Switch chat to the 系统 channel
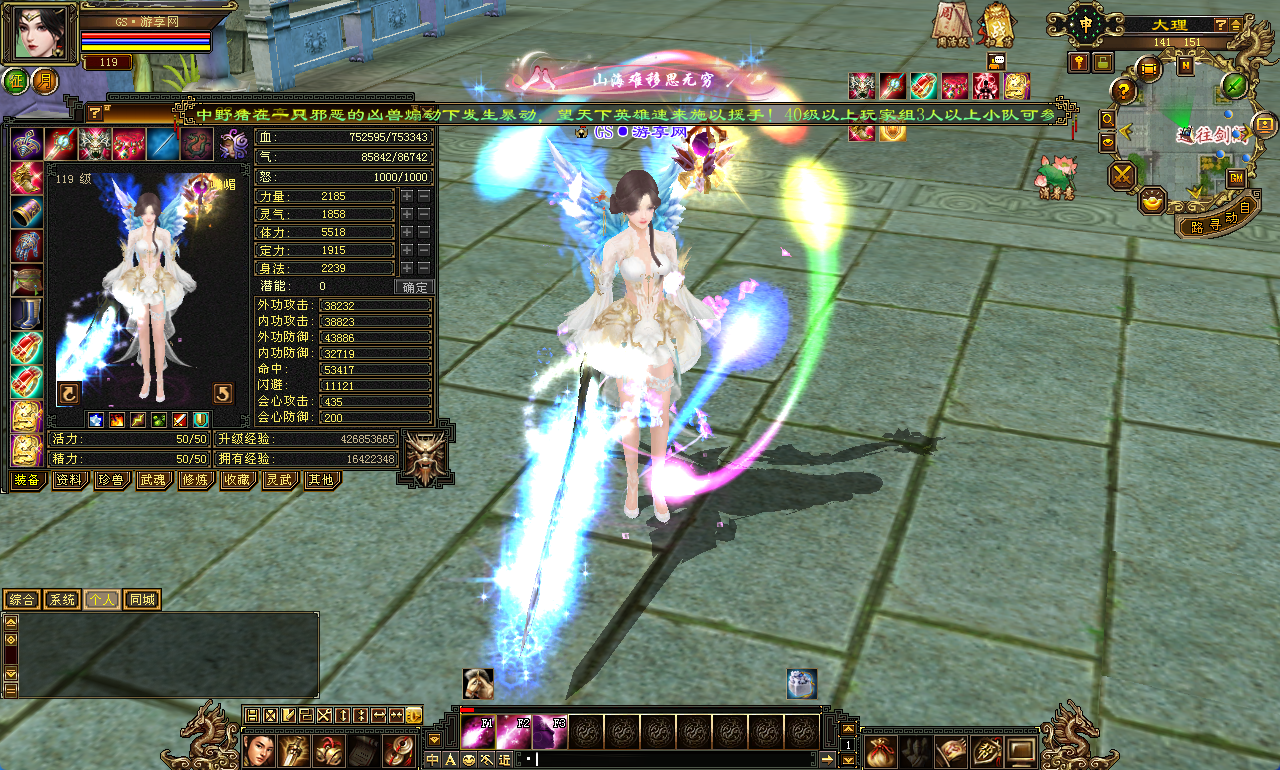The image size is (1280, 770). (62, 600)
